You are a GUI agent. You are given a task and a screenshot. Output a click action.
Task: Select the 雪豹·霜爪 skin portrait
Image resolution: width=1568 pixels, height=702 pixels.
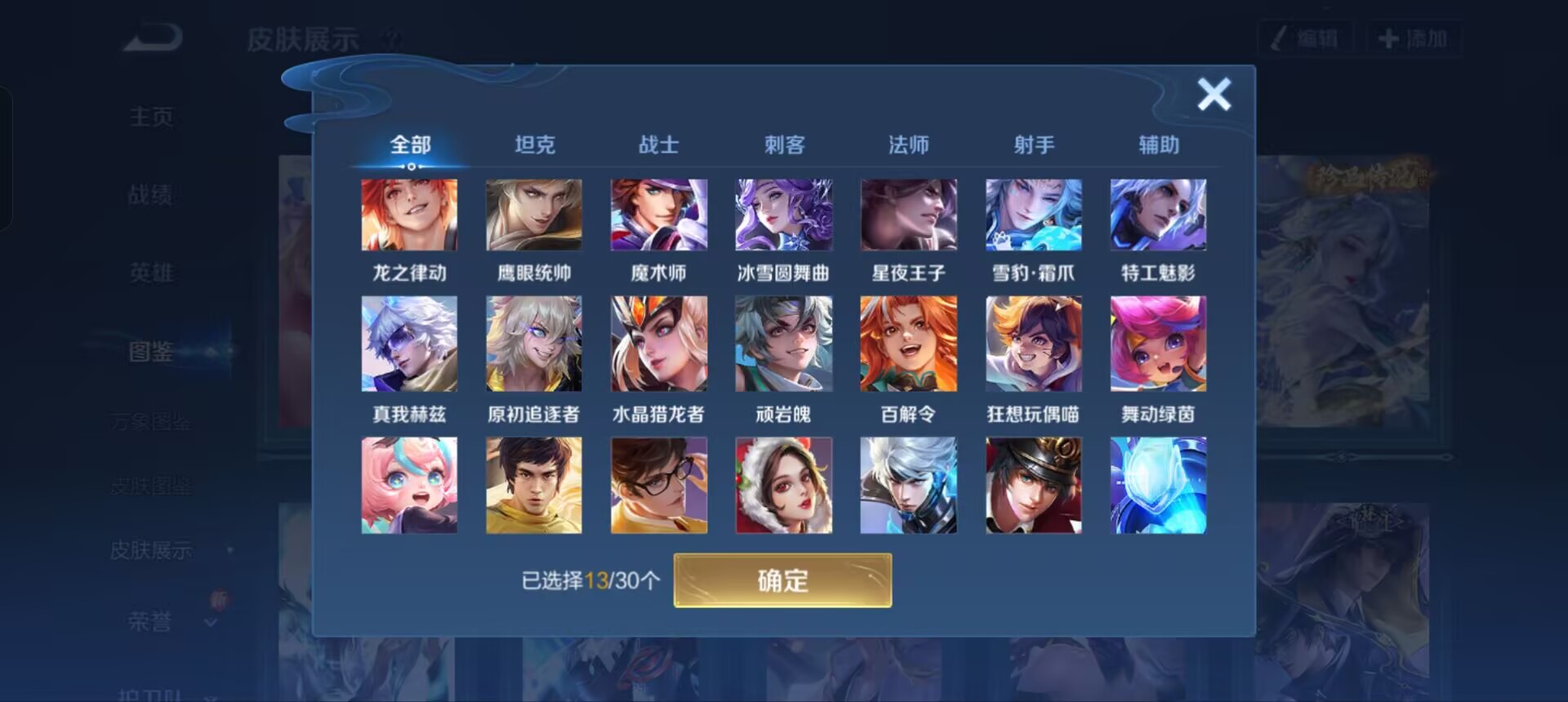pos(1033,215)
